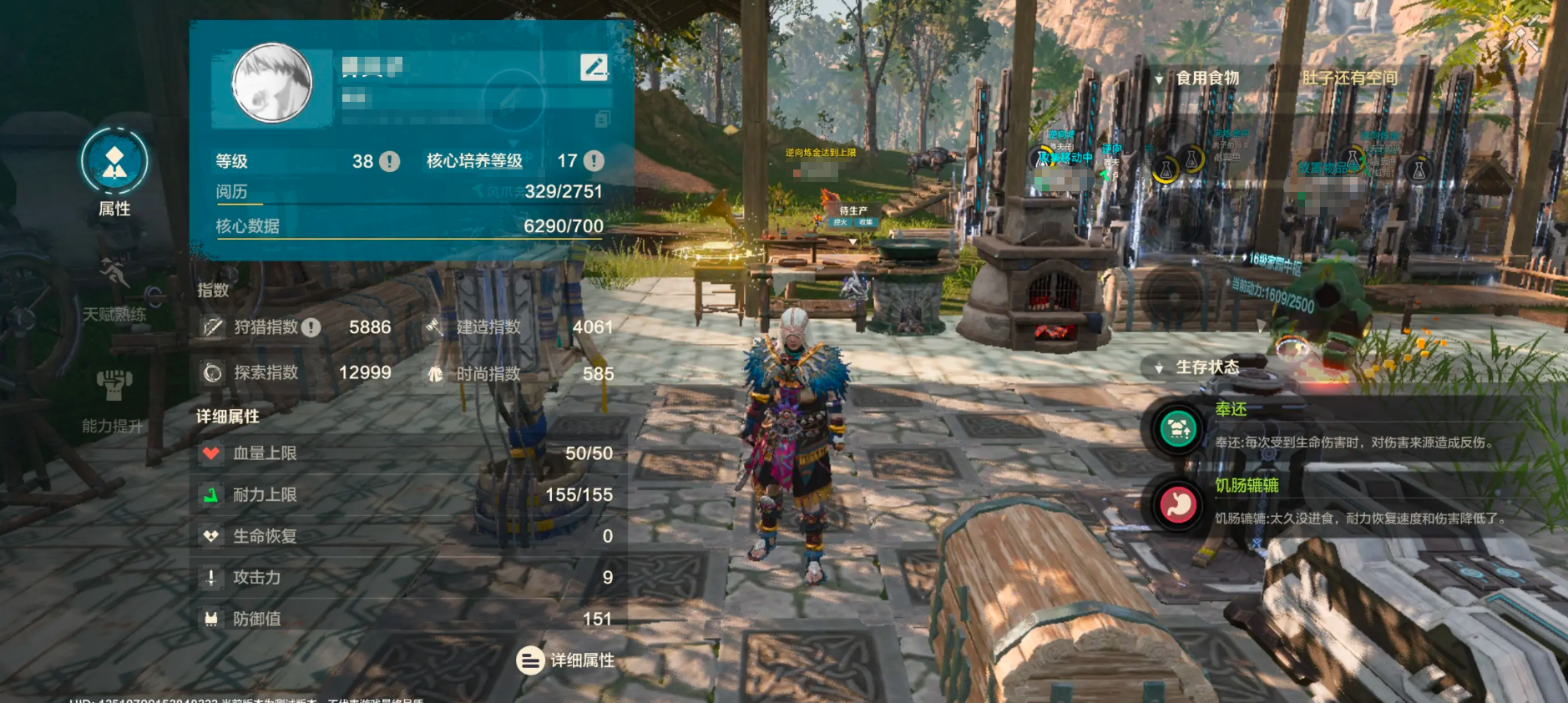Click the pencil edit profile button
Screen dimensions: 1568x703
[x=594, y=67]
